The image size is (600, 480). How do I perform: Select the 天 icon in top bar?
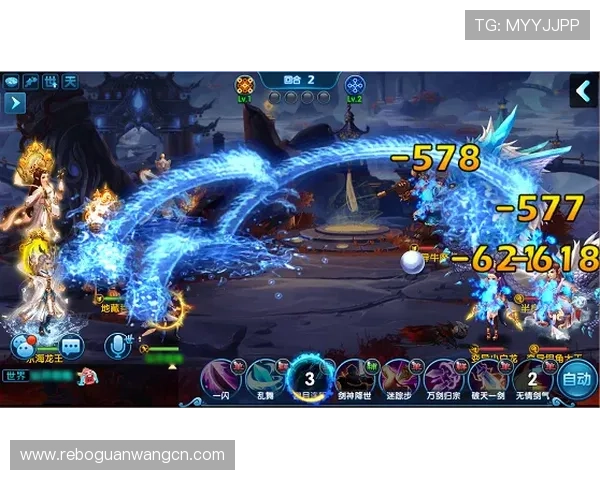tap(70, 81)
